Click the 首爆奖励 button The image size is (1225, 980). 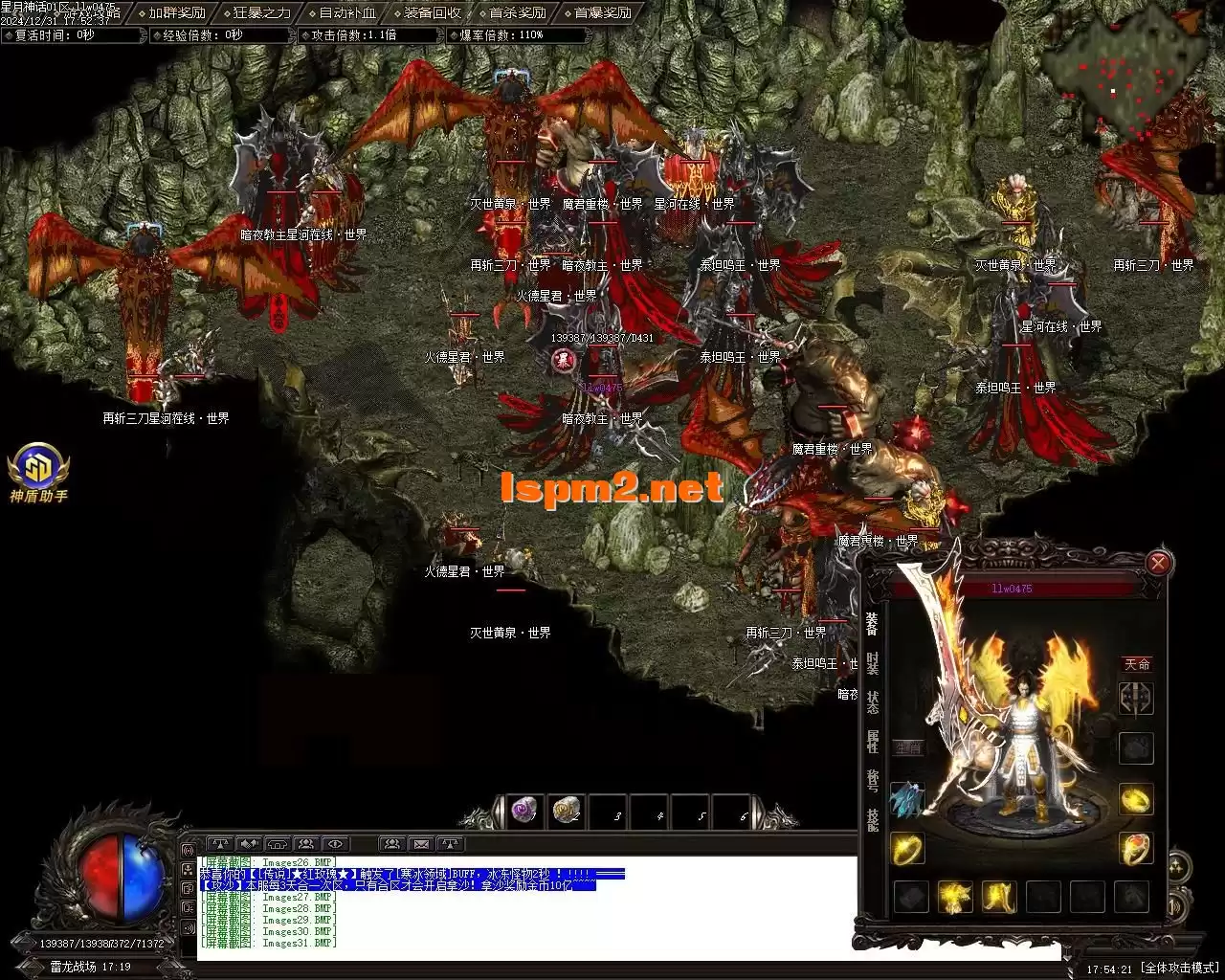click(602, 13)
